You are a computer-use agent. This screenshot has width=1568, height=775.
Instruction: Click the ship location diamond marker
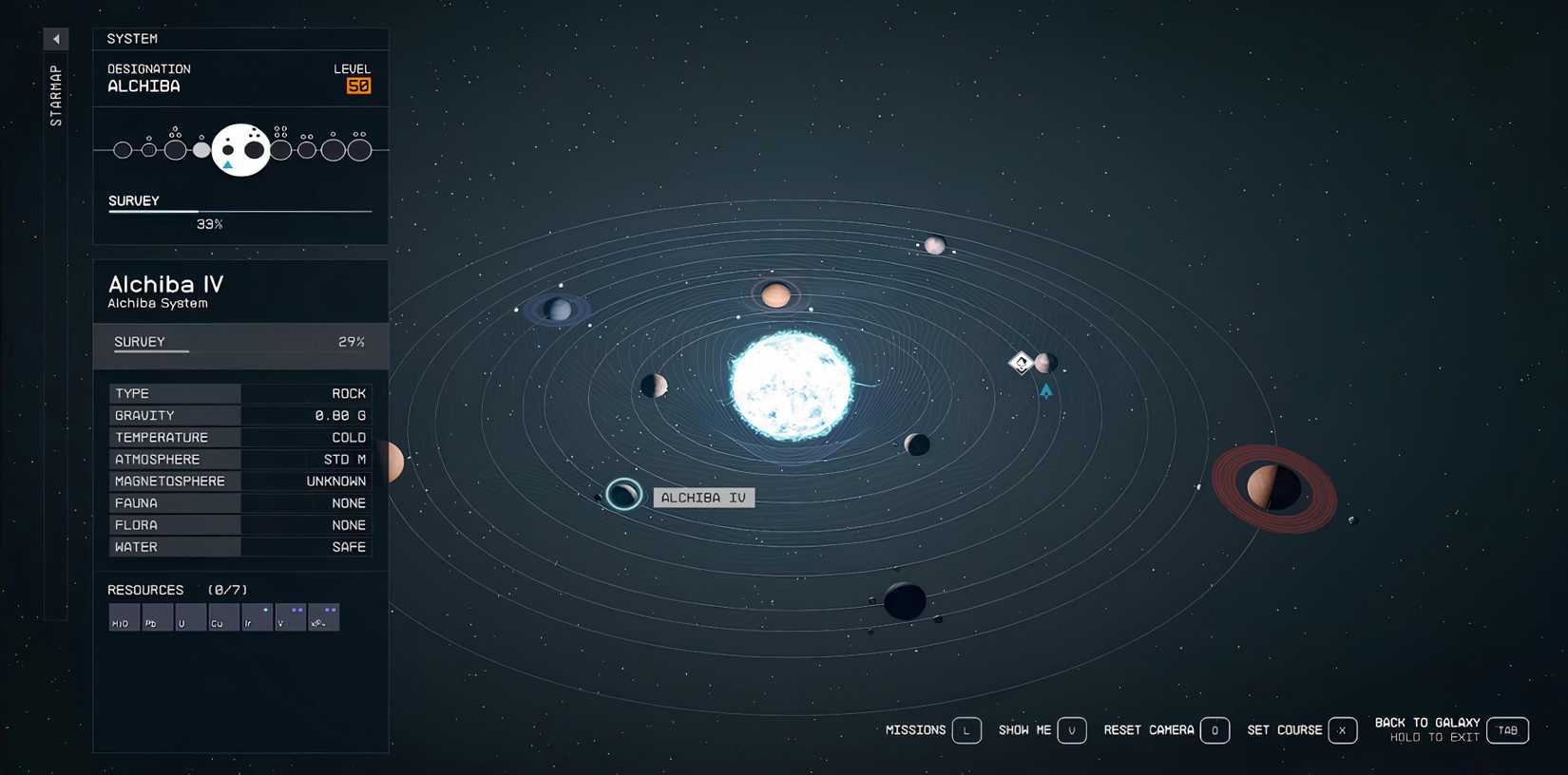tap(1021, 363)
